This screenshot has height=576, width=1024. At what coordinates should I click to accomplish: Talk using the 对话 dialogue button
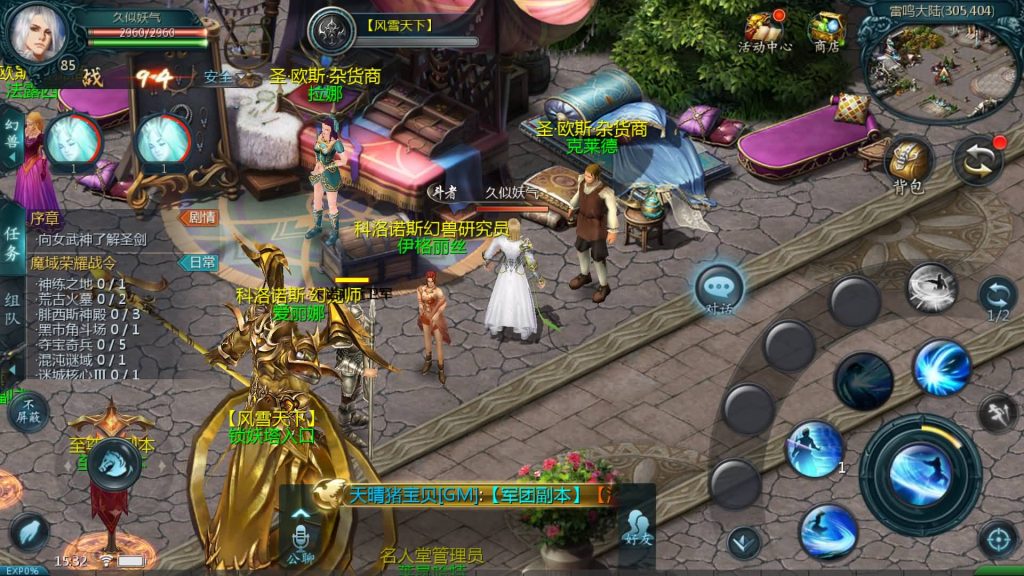click(x=719, y=290)
